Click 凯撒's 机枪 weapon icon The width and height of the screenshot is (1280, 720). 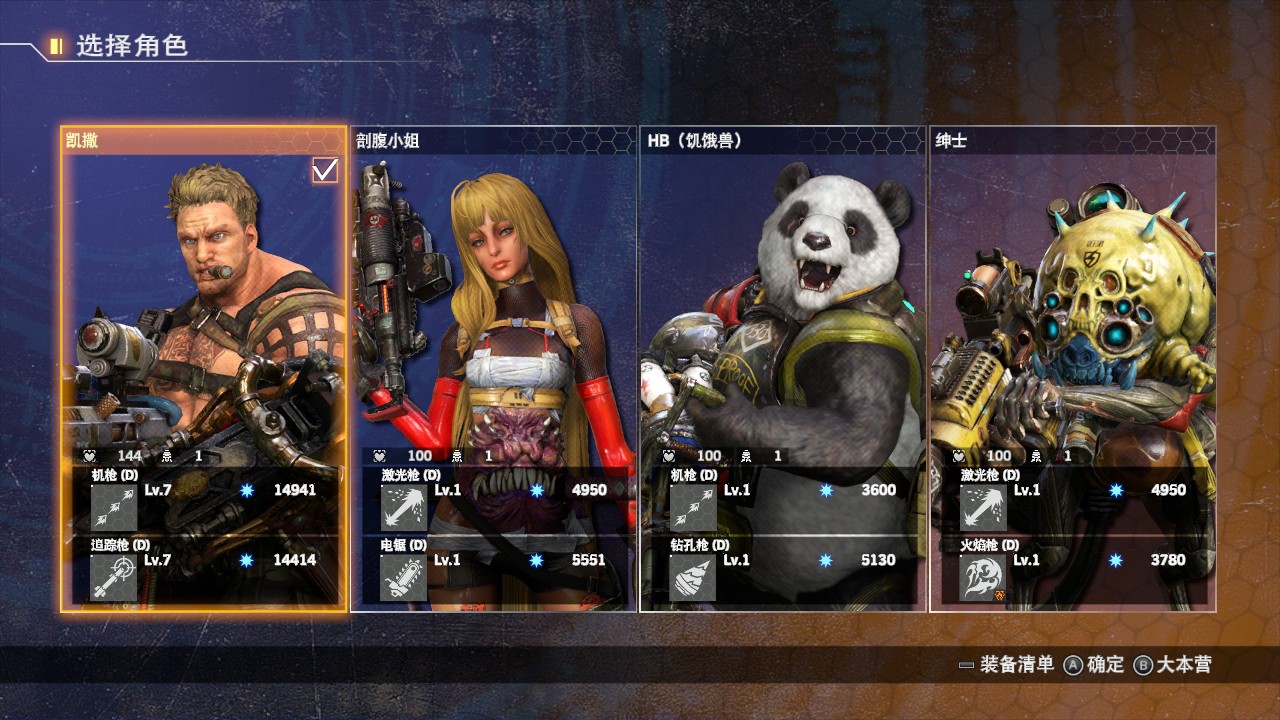click(x=113, y=507)
